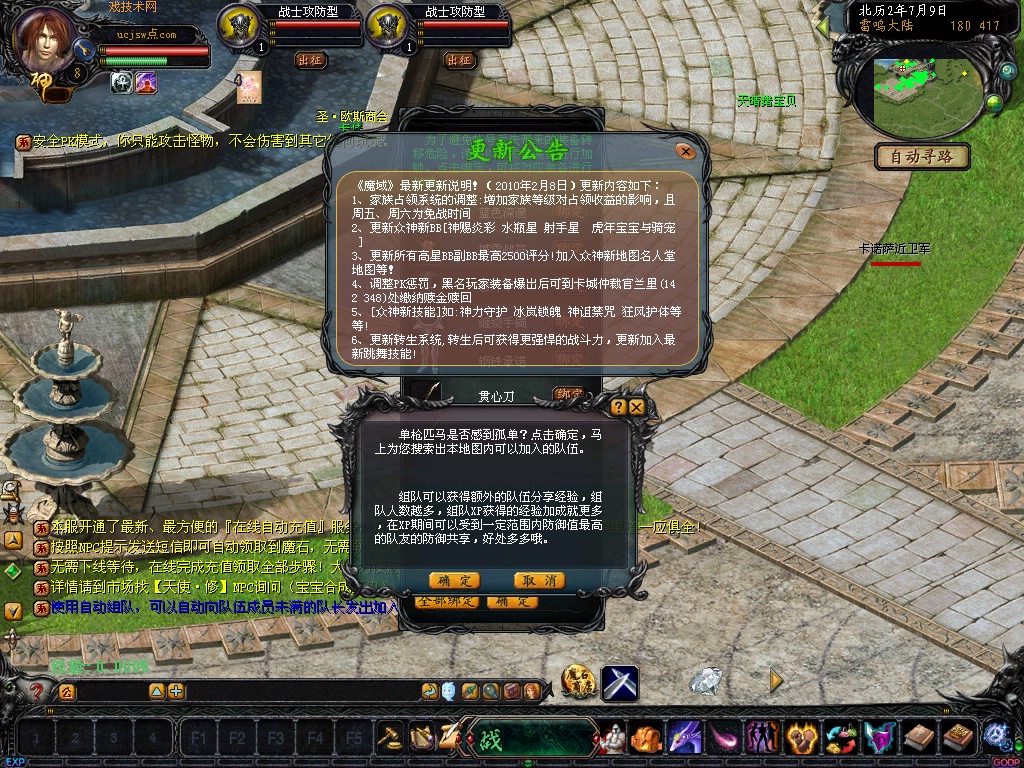Confirm the team search dialog with 确定

pos(454,581)
